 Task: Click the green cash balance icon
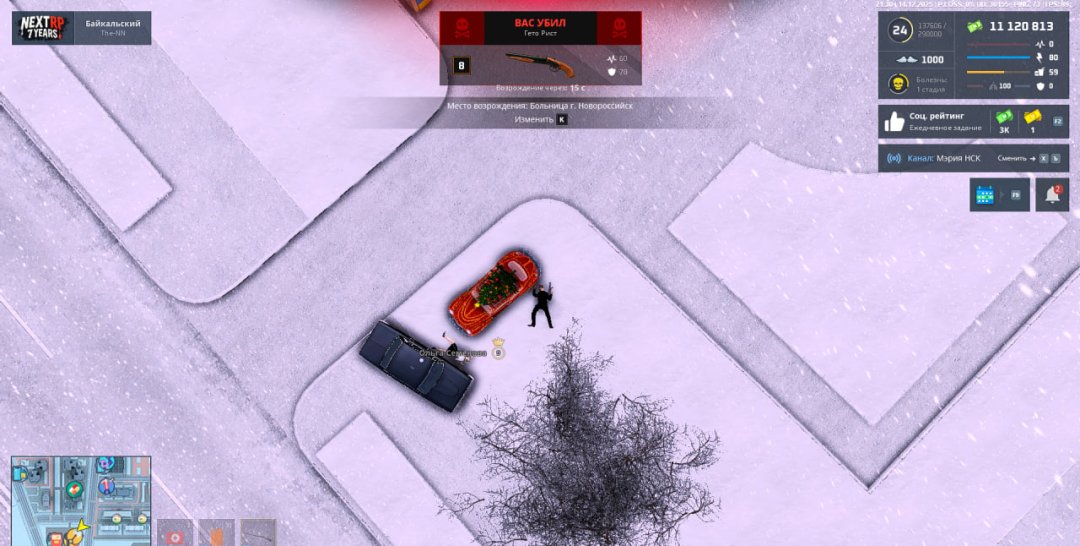(x=975, y=27)
